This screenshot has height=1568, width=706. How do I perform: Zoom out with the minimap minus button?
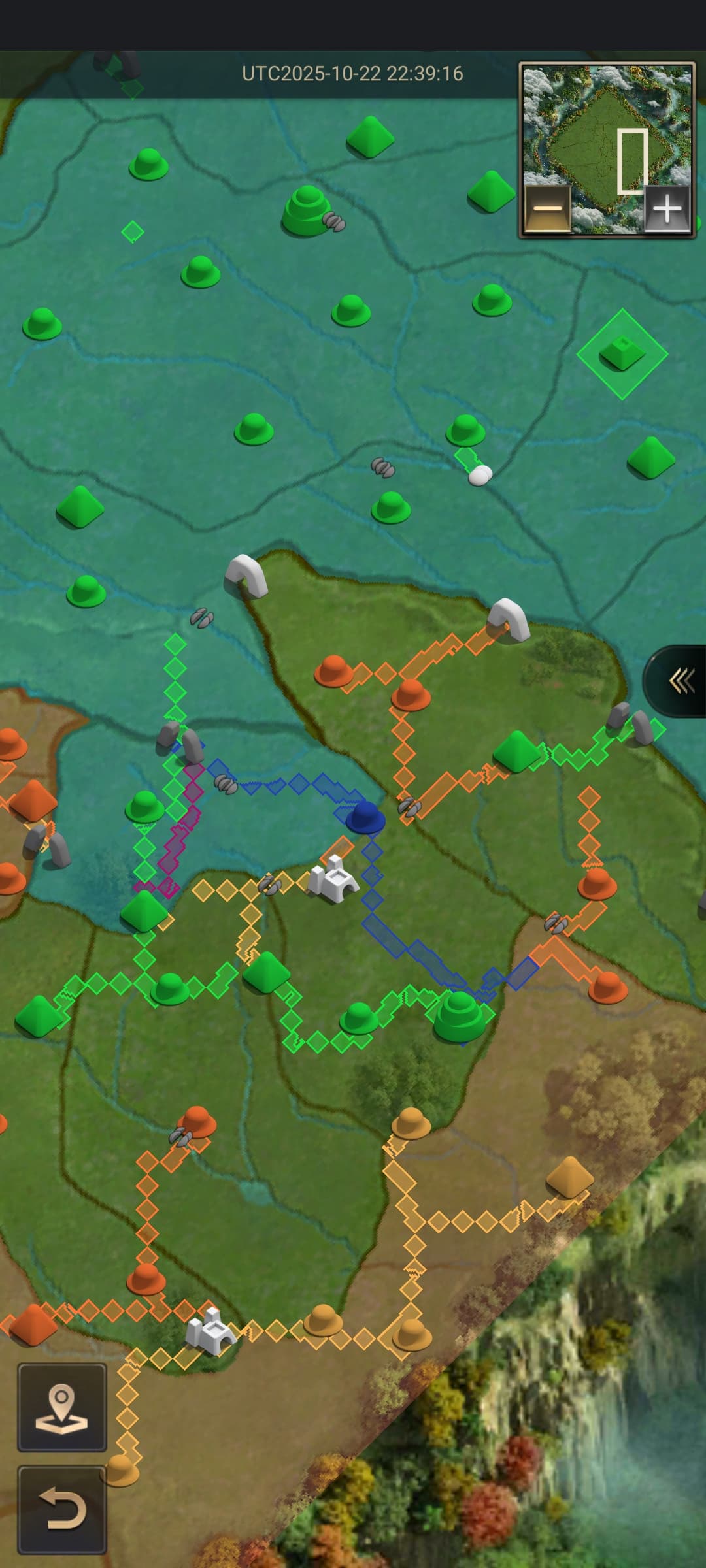click(x=548, y=209)
